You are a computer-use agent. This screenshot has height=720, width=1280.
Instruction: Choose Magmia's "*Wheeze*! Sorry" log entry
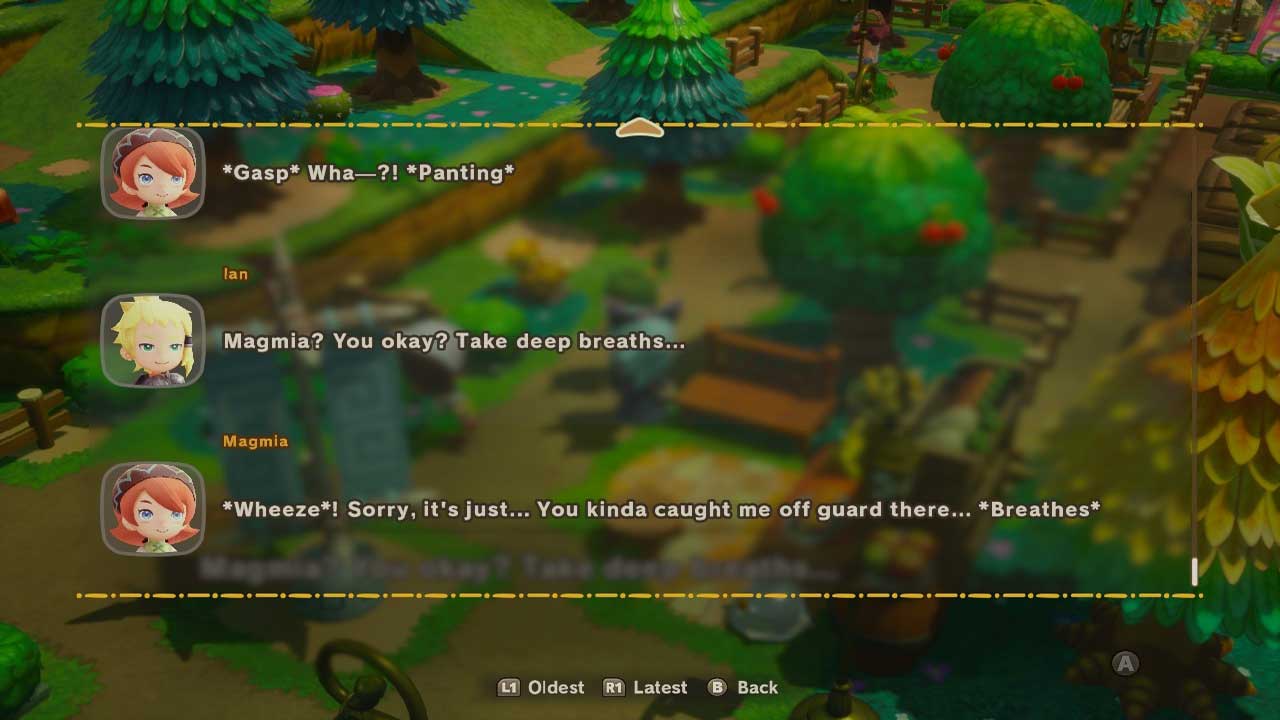click(x=660, y=509)
